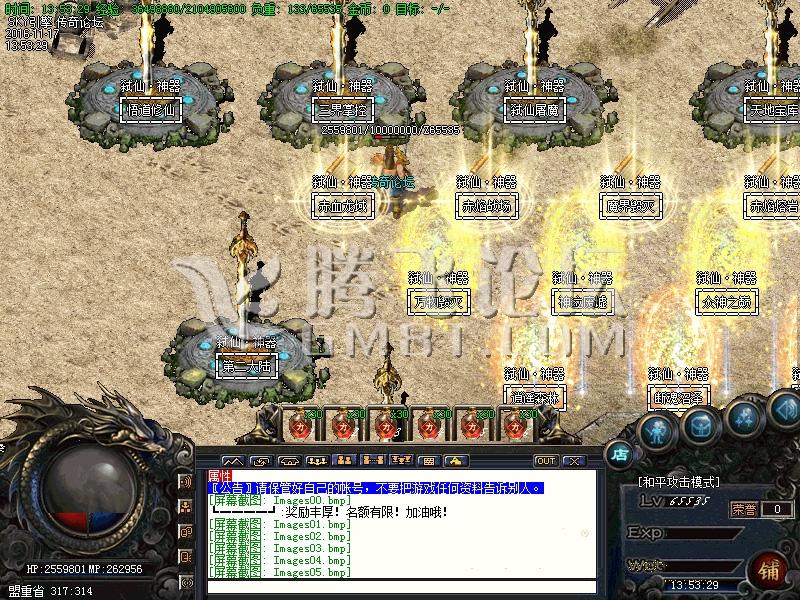Click the chat message input line
The height and width of the screenshot is (600, 800).
pos(400,587)
